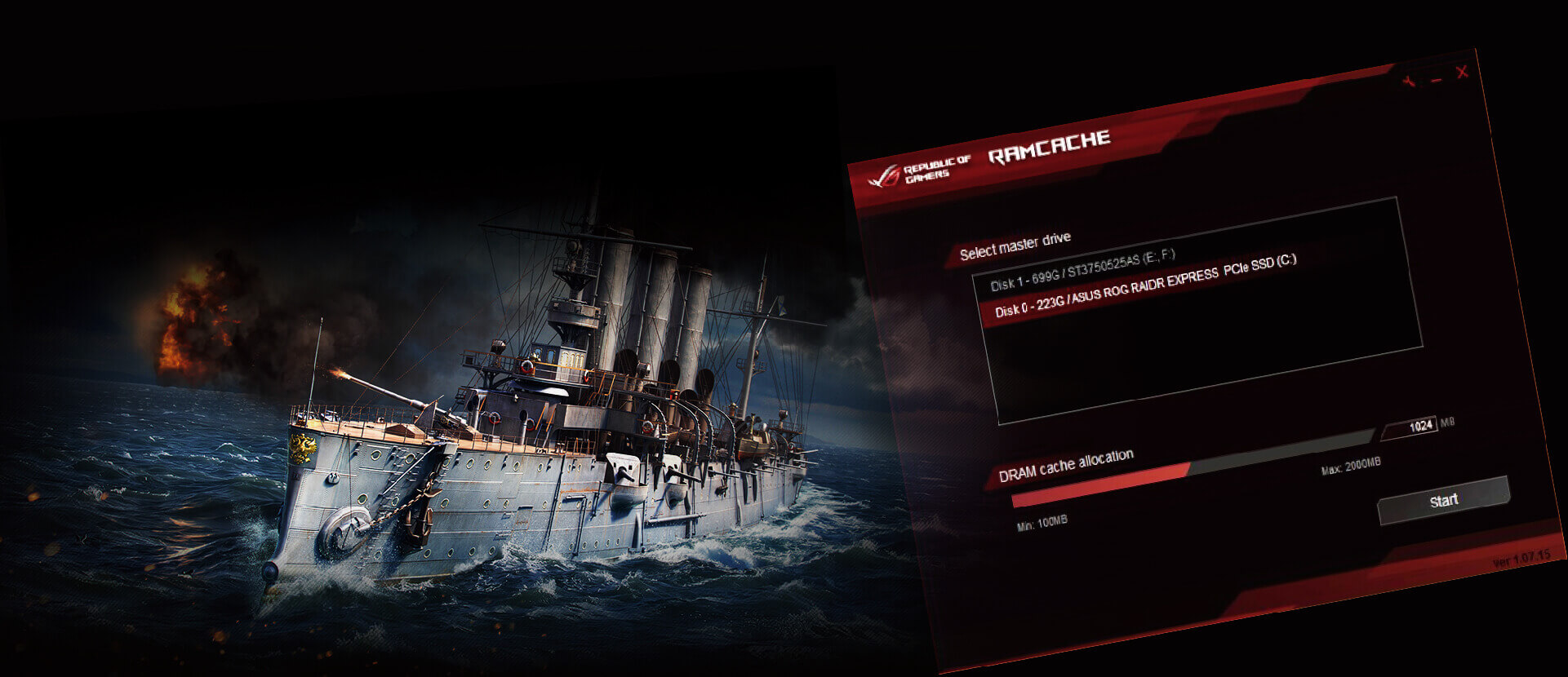Close the RAMCache window

(x=1462, y=72)
